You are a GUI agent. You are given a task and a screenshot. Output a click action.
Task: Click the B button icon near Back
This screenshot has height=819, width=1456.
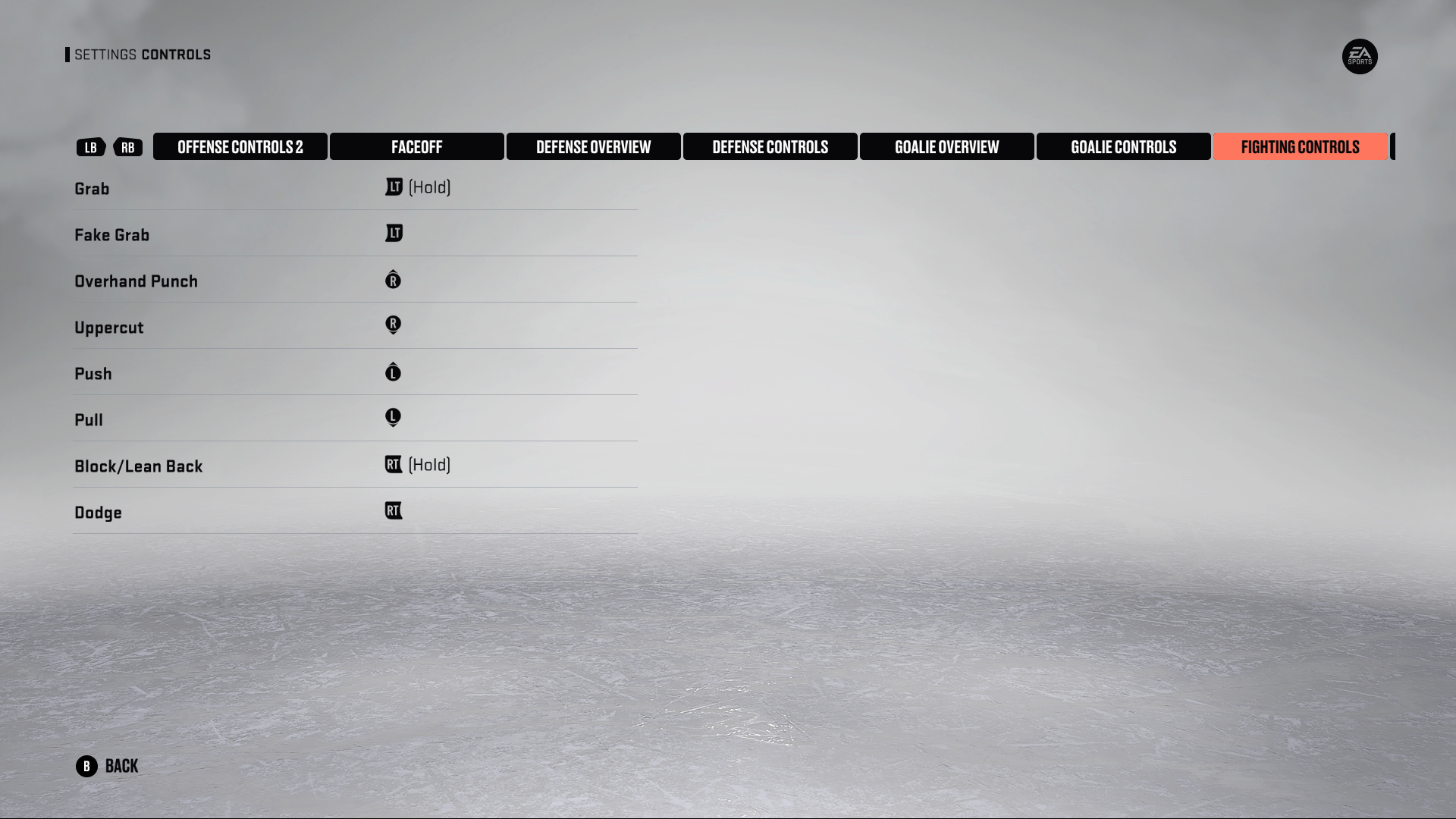click(87, 766)
